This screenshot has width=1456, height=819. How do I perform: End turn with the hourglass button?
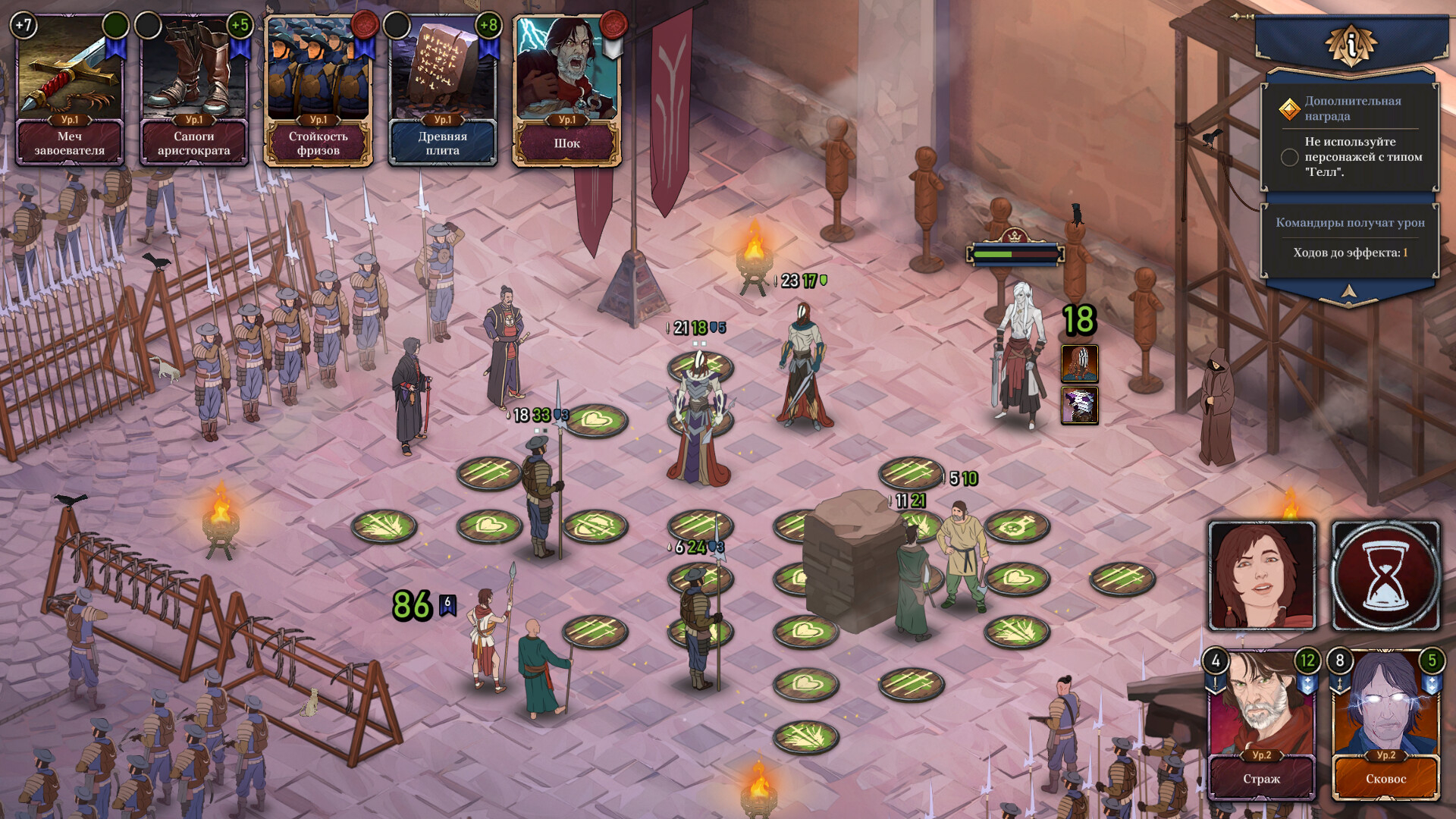tap(1385, 576)
